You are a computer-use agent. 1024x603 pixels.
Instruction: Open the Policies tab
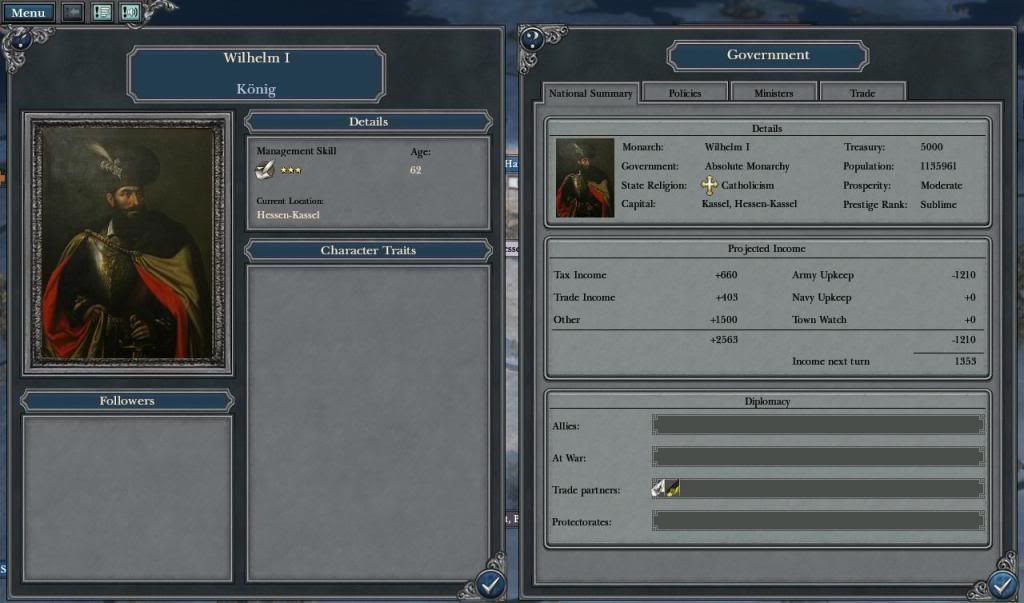click(684, 93)
